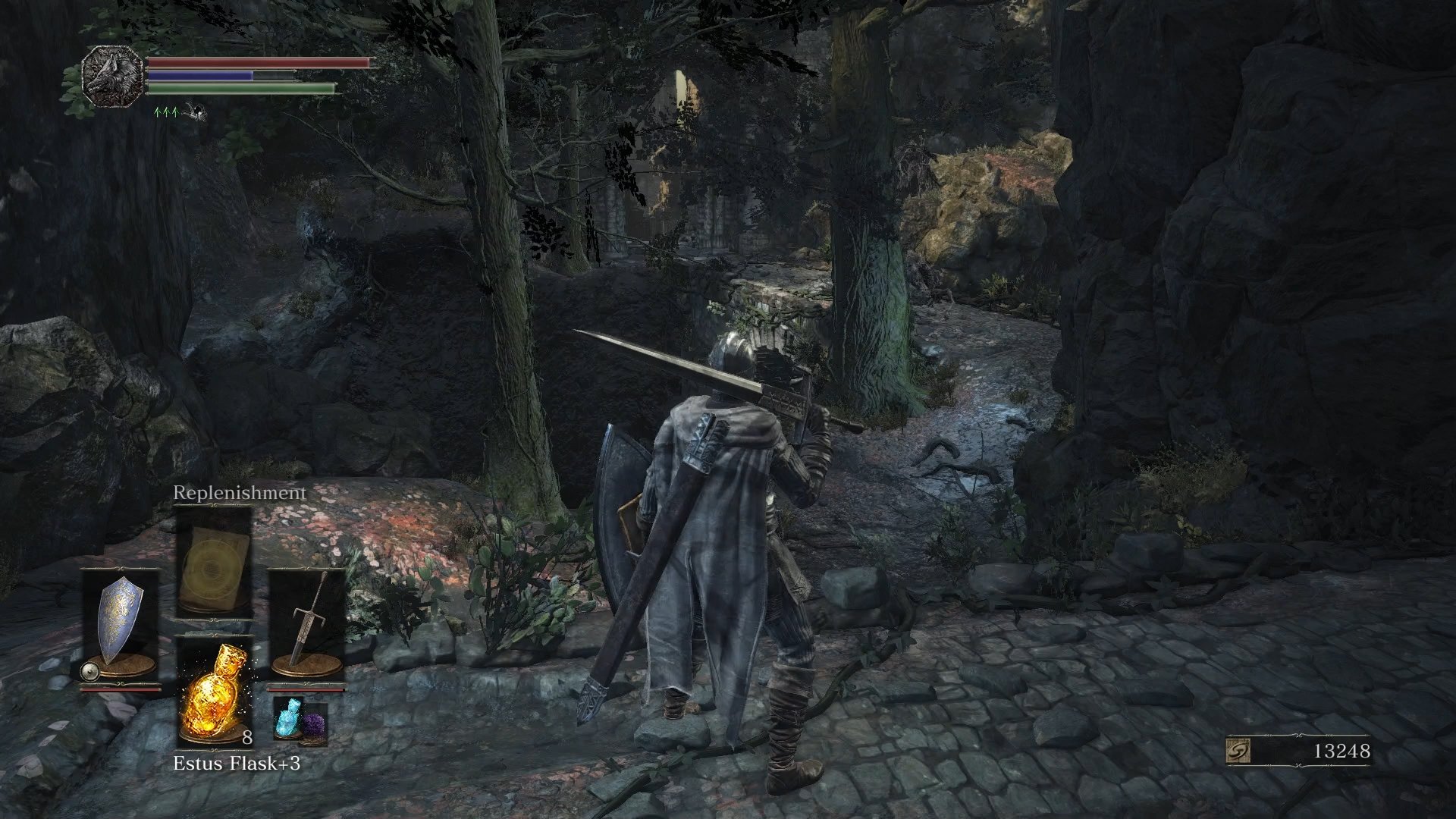Click the Replenishment label text

coord(239,492)
